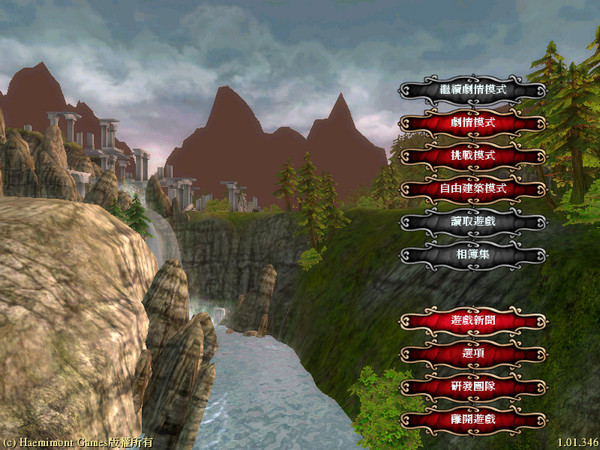Choose 挑戰模式 (Challenge mode)
Viewport: 600px width, 450px height.
click(x=473, y=156)
